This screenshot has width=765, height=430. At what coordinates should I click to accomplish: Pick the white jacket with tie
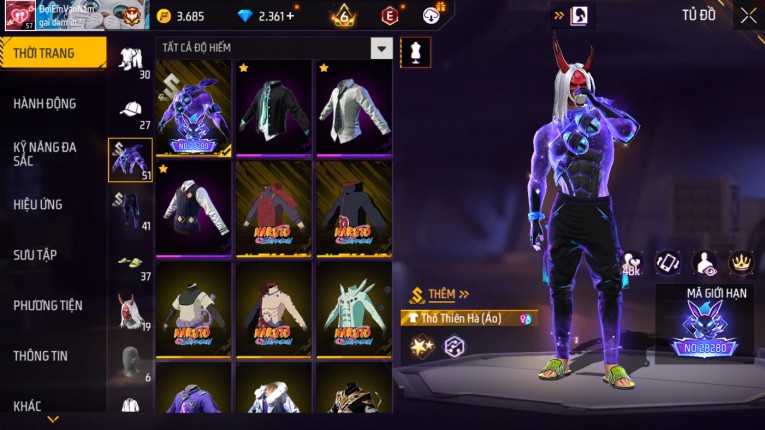354,107
